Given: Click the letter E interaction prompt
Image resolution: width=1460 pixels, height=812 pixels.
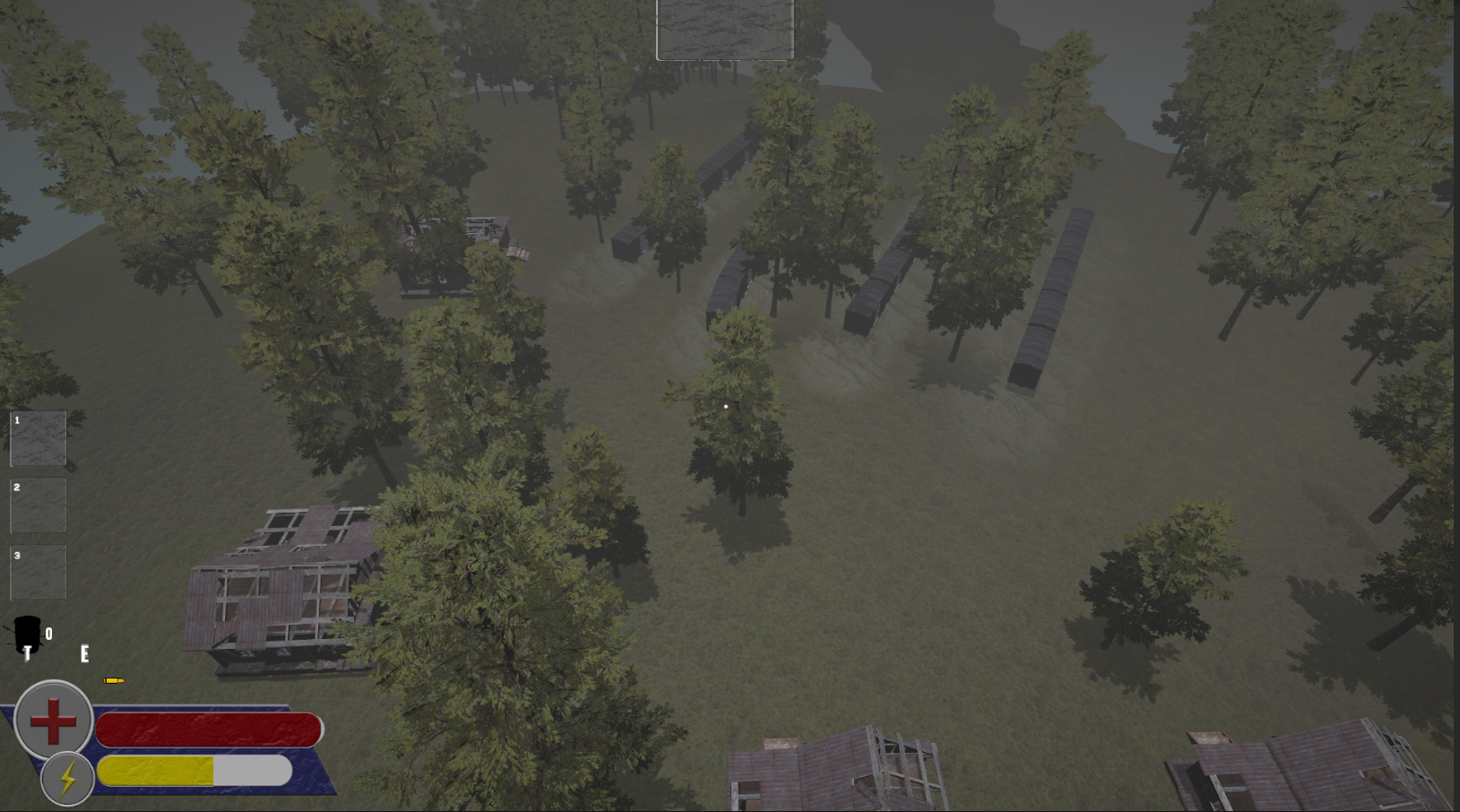Looking at the screenshot, I should point(83,653).
